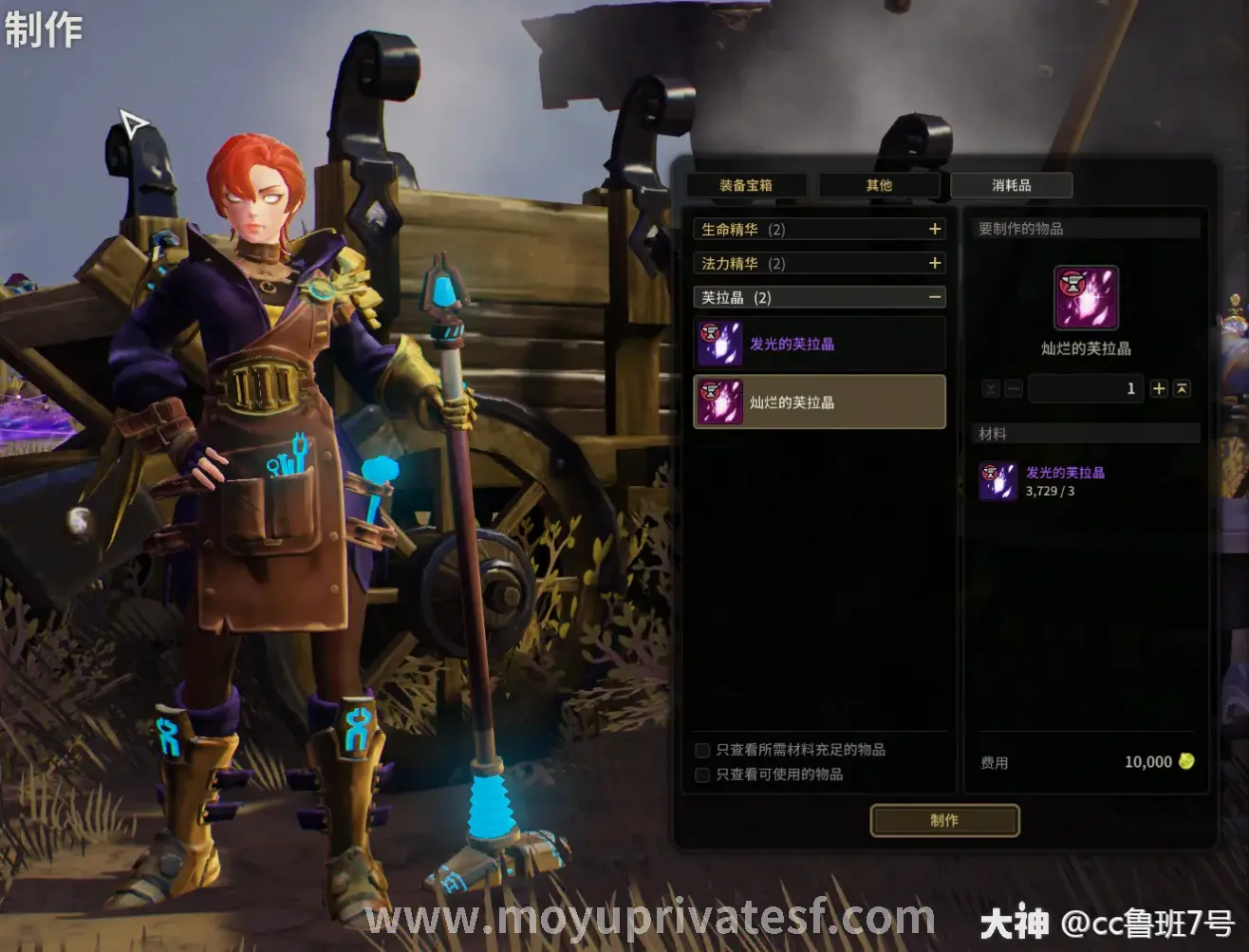Screen dimensions: 1249x952
Task: Confirm crafting with the 制作 button
Action: (x=944, y=821)
